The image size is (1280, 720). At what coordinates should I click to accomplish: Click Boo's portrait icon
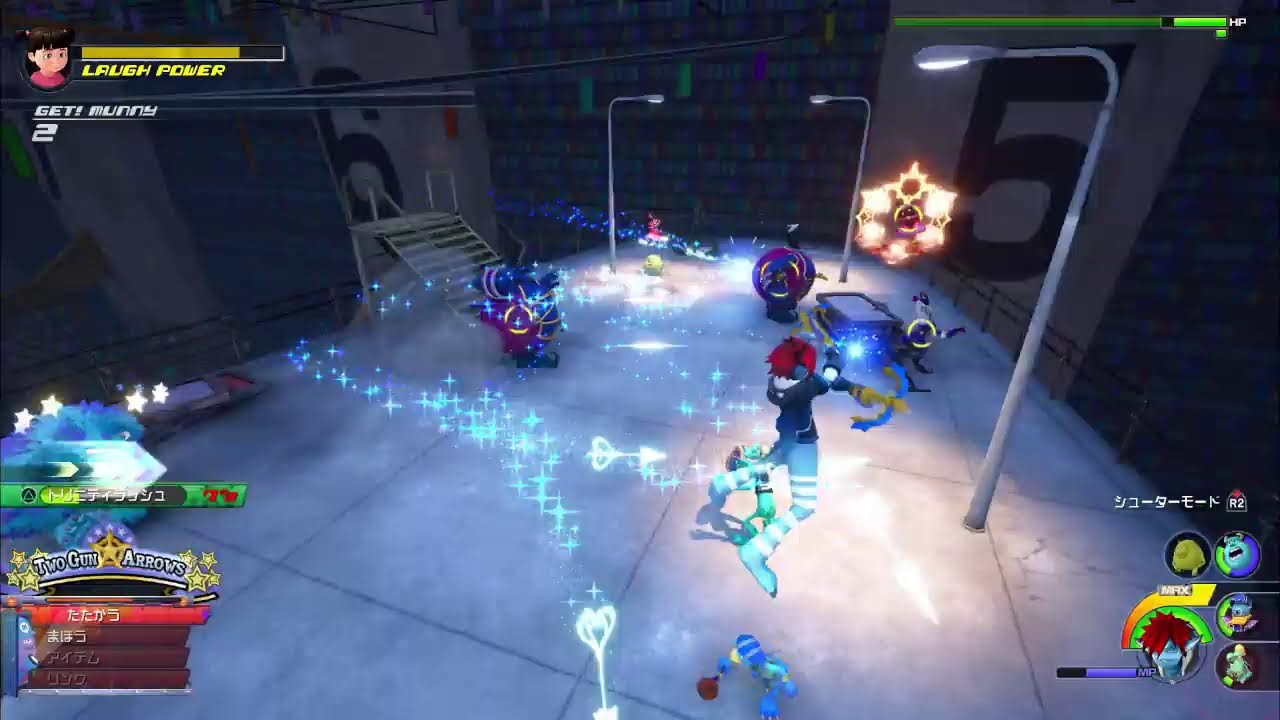pos(47,57)
